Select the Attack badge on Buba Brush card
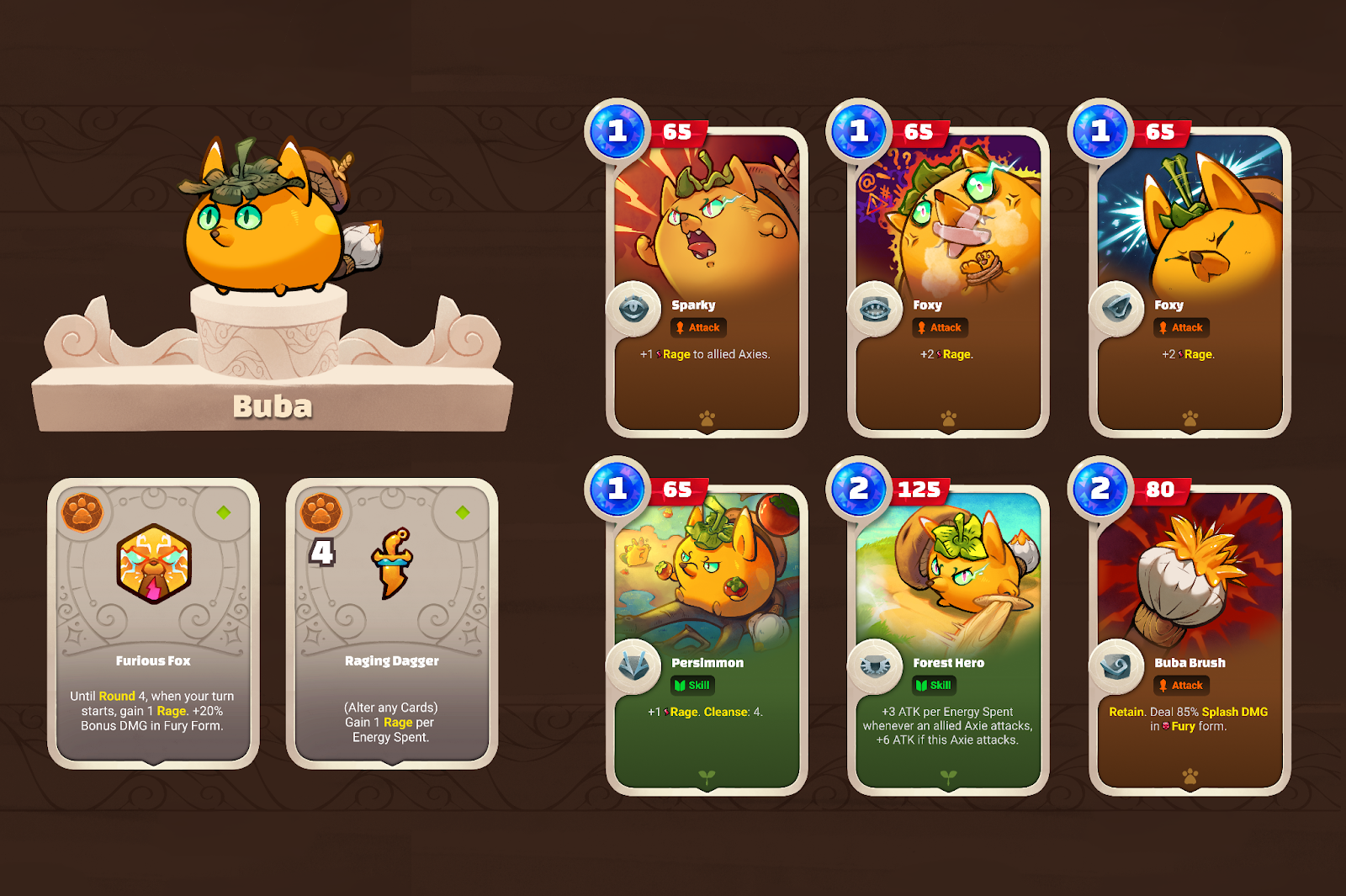The image size is (1346, 896). click(1181, 685)
